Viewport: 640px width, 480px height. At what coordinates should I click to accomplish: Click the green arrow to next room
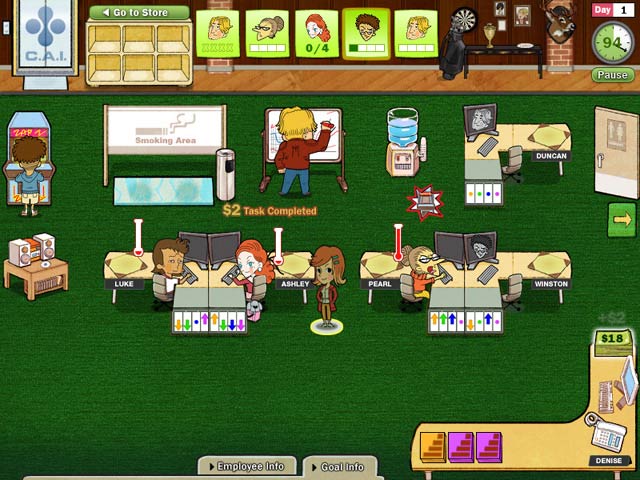(622, 219)
